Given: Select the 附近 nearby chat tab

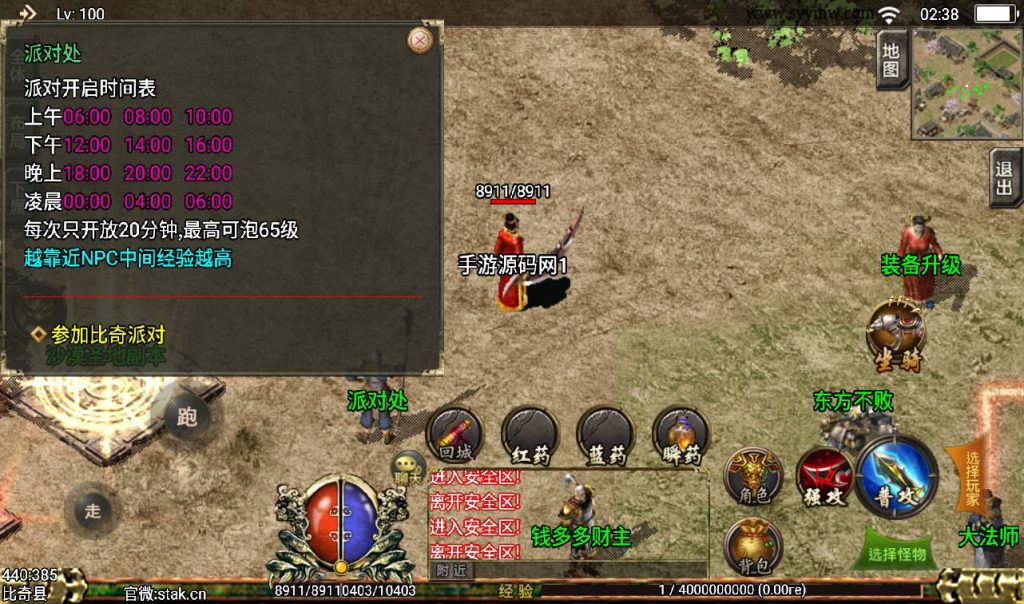Looking at the screenshot, I should [452, 570].
